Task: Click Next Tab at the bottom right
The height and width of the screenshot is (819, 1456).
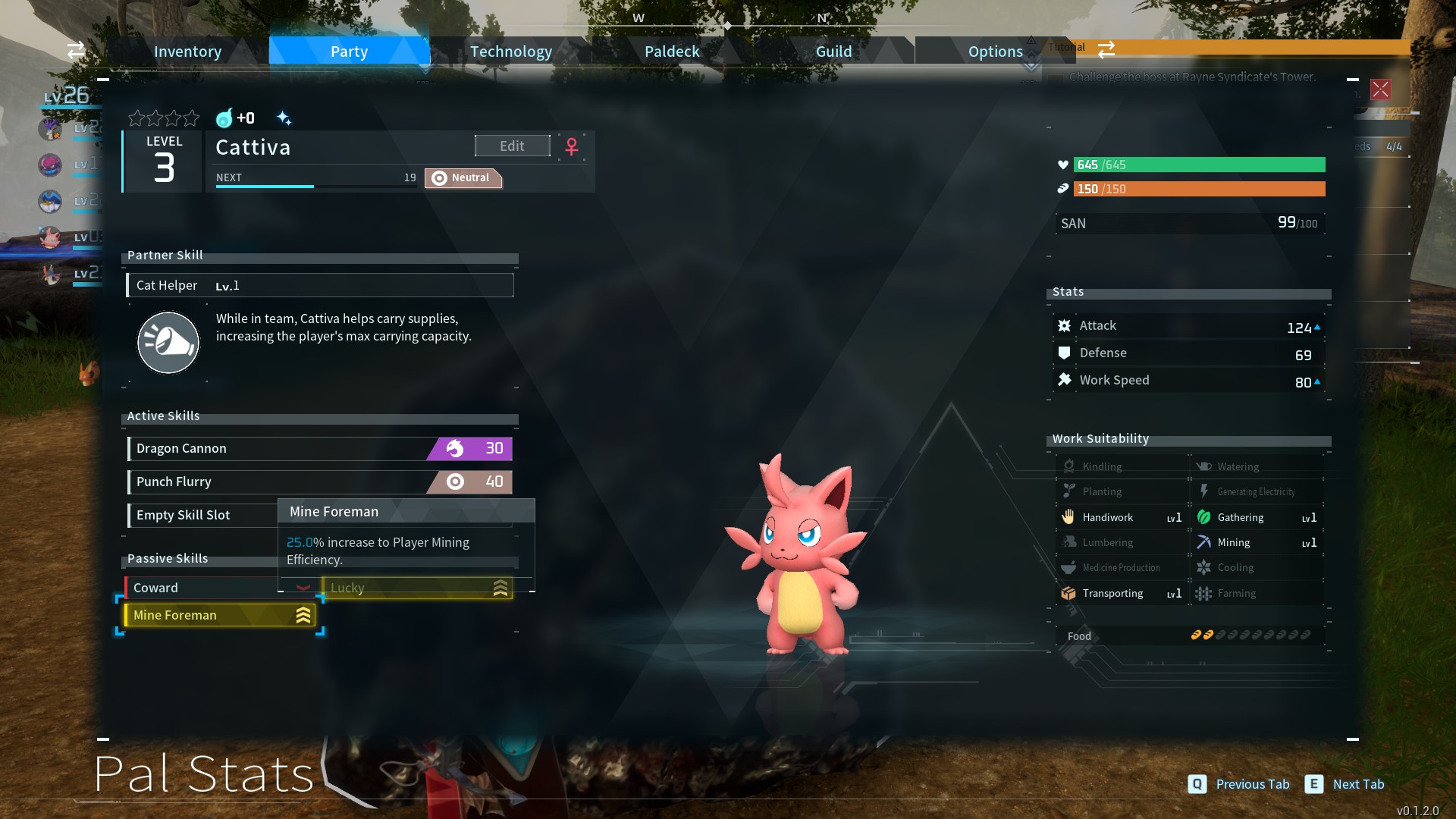Action: [1359, 784]
